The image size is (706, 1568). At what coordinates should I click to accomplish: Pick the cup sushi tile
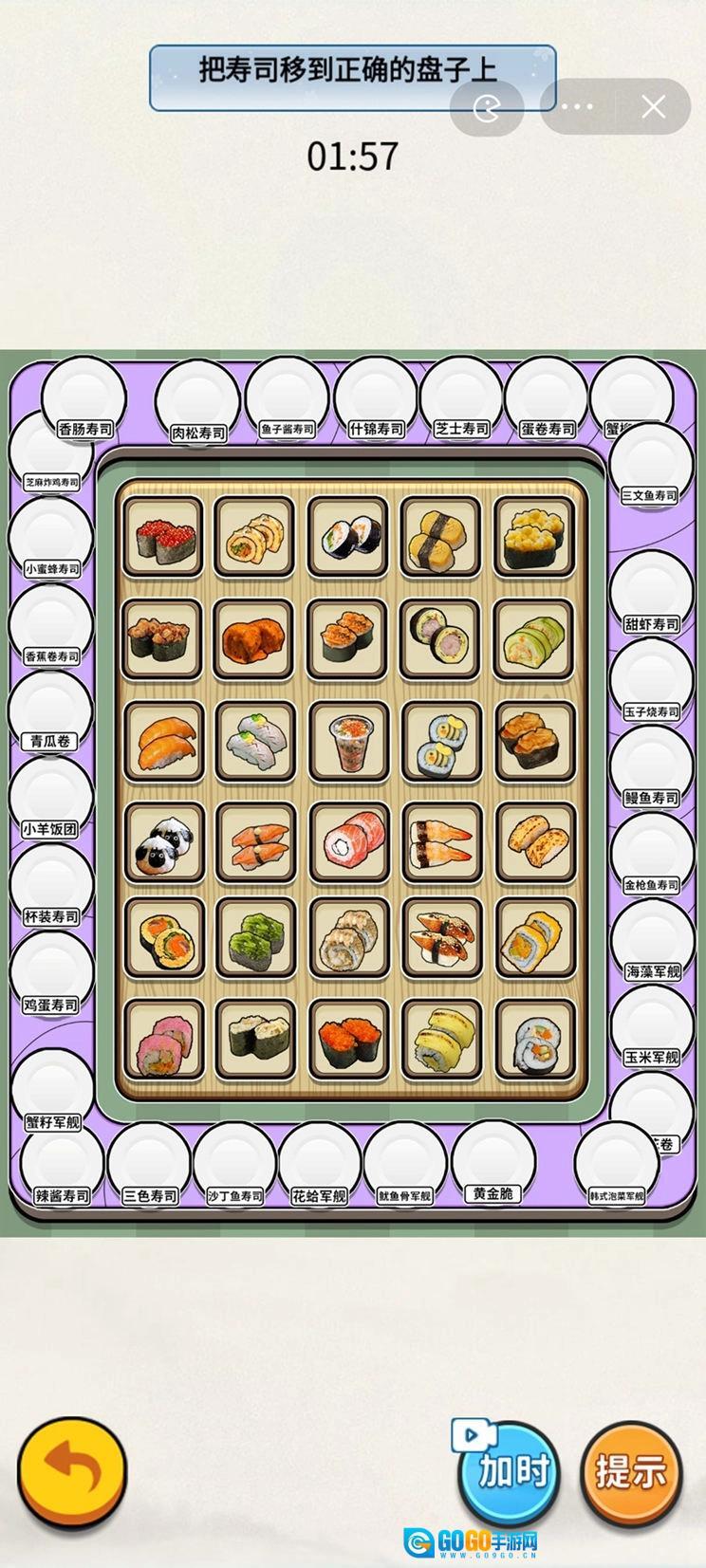(x=350, y=742)
